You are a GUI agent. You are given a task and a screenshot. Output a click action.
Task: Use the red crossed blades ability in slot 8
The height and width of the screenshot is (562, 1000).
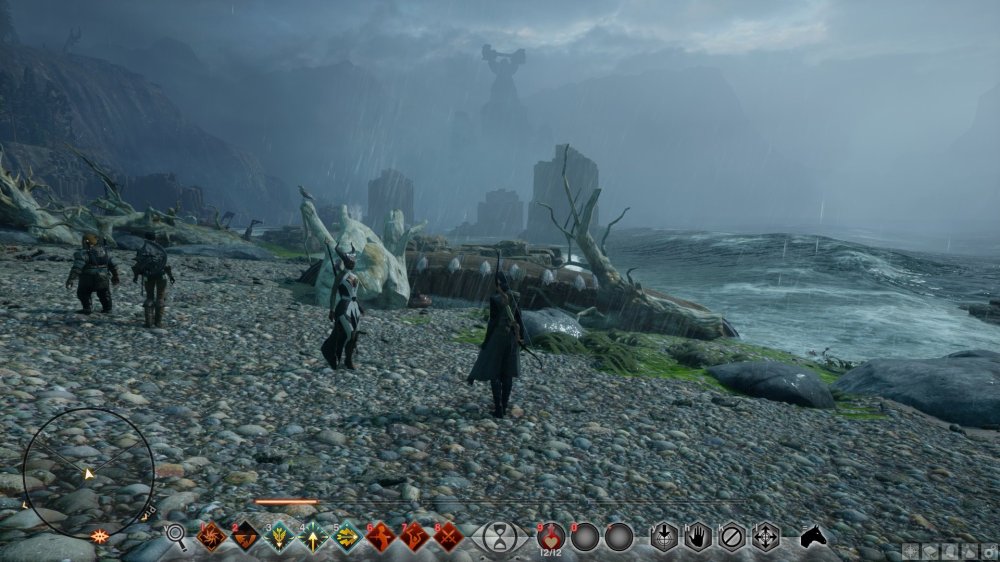point(448,537)
